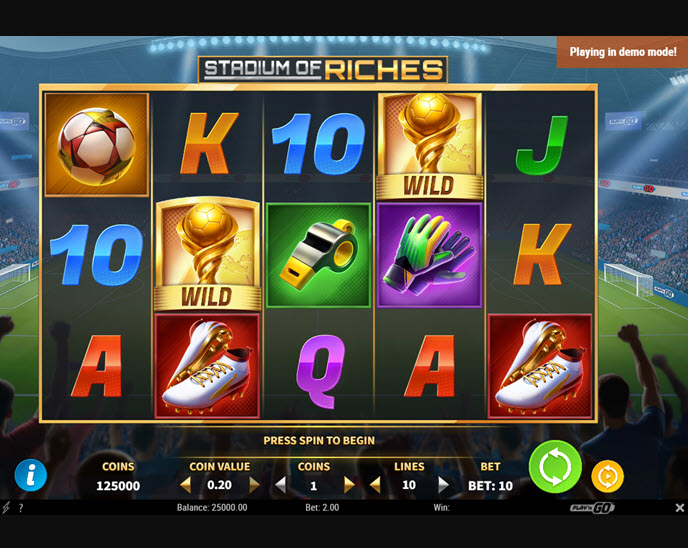Increase the coin value
The width and height of the screenshot is (688, 548).
pyautogui.click(x=254, y=485)
